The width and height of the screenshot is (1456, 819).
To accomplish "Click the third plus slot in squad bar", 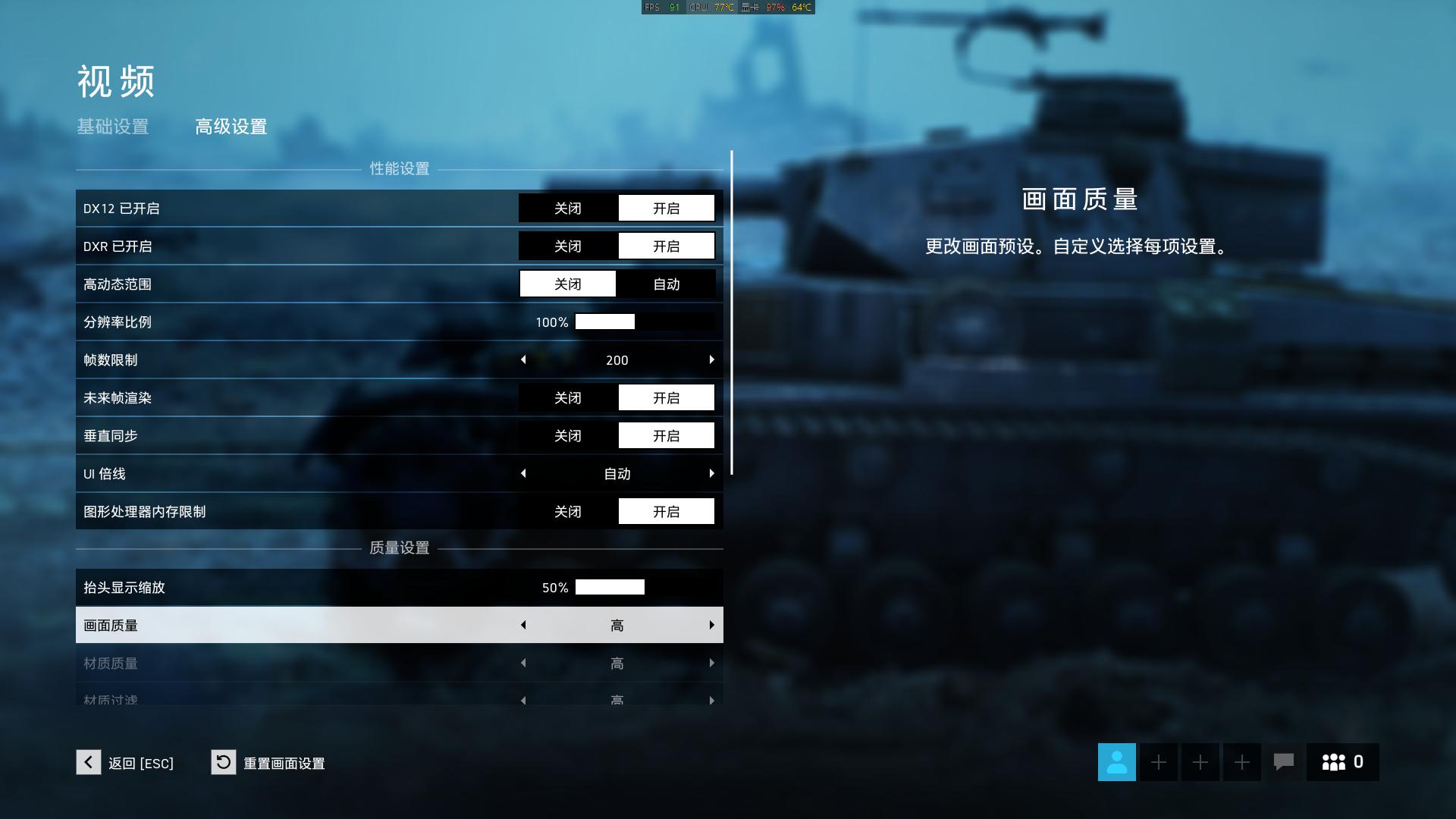I will 1241,762.
